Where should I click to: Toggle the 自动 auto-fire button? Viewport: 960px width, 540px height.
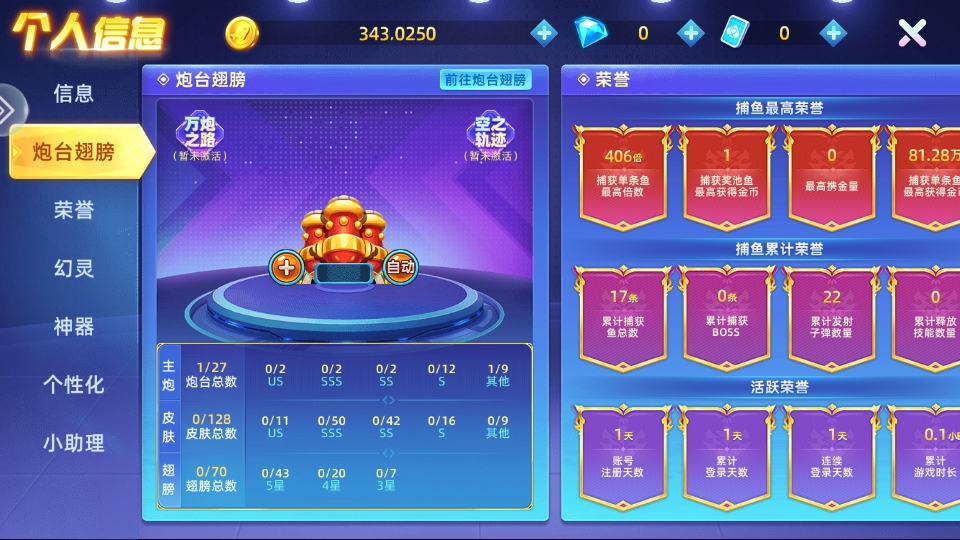pos(400,267)
